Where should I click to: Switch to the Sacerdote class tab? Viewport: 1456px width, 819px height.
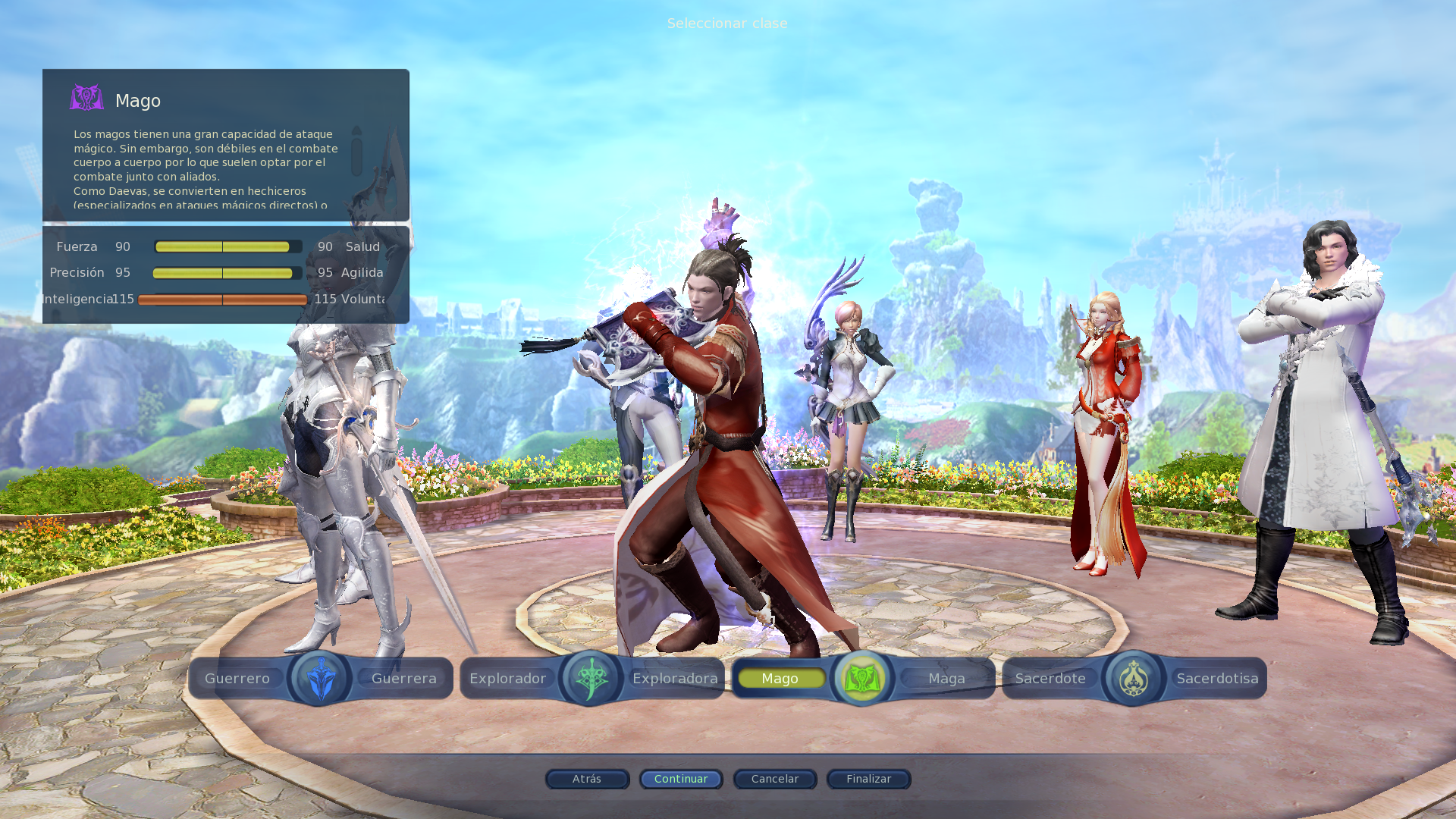[1050, 678]
